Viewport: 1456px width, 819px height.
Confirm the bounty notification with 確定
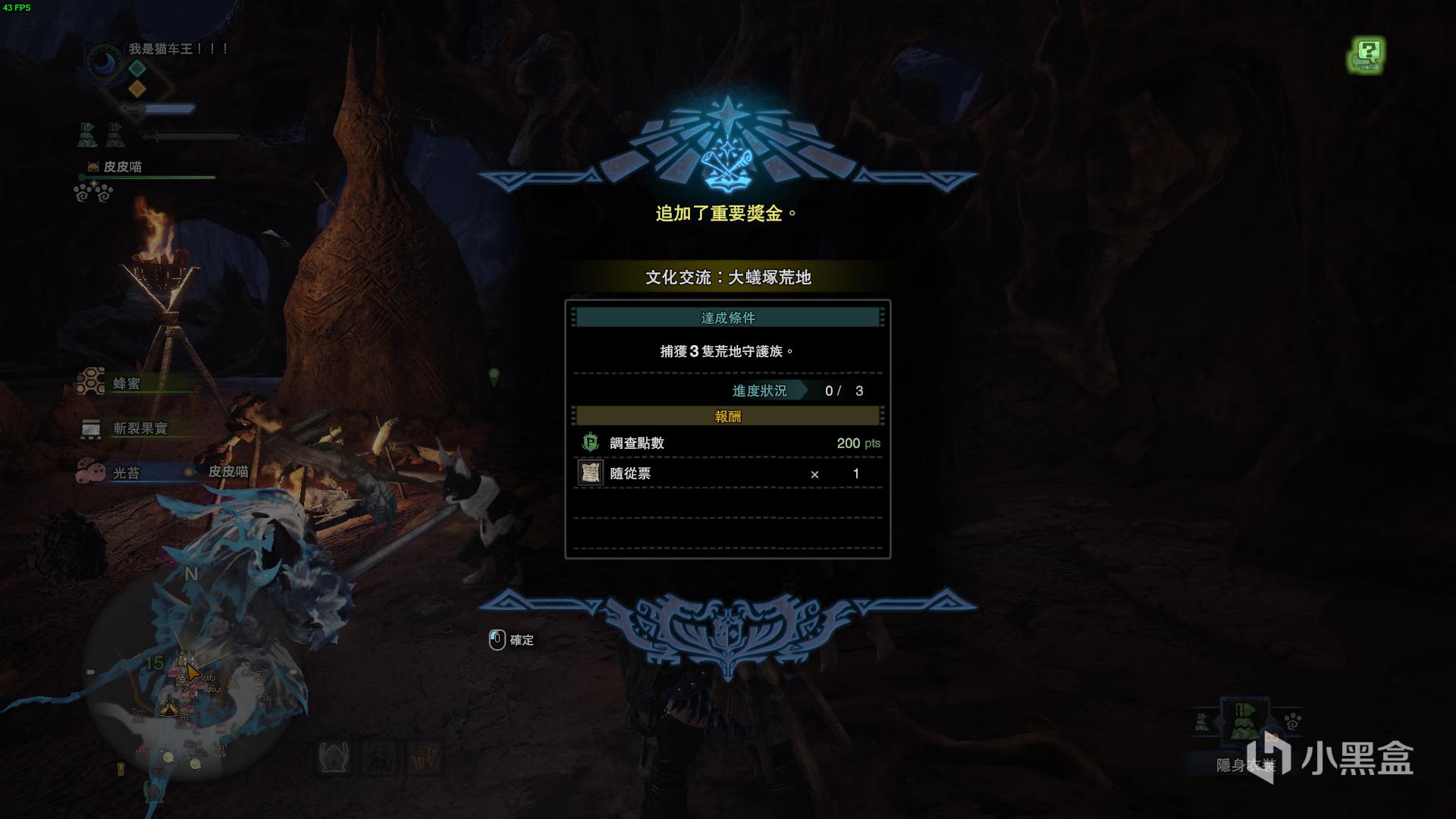coord(512,640)
